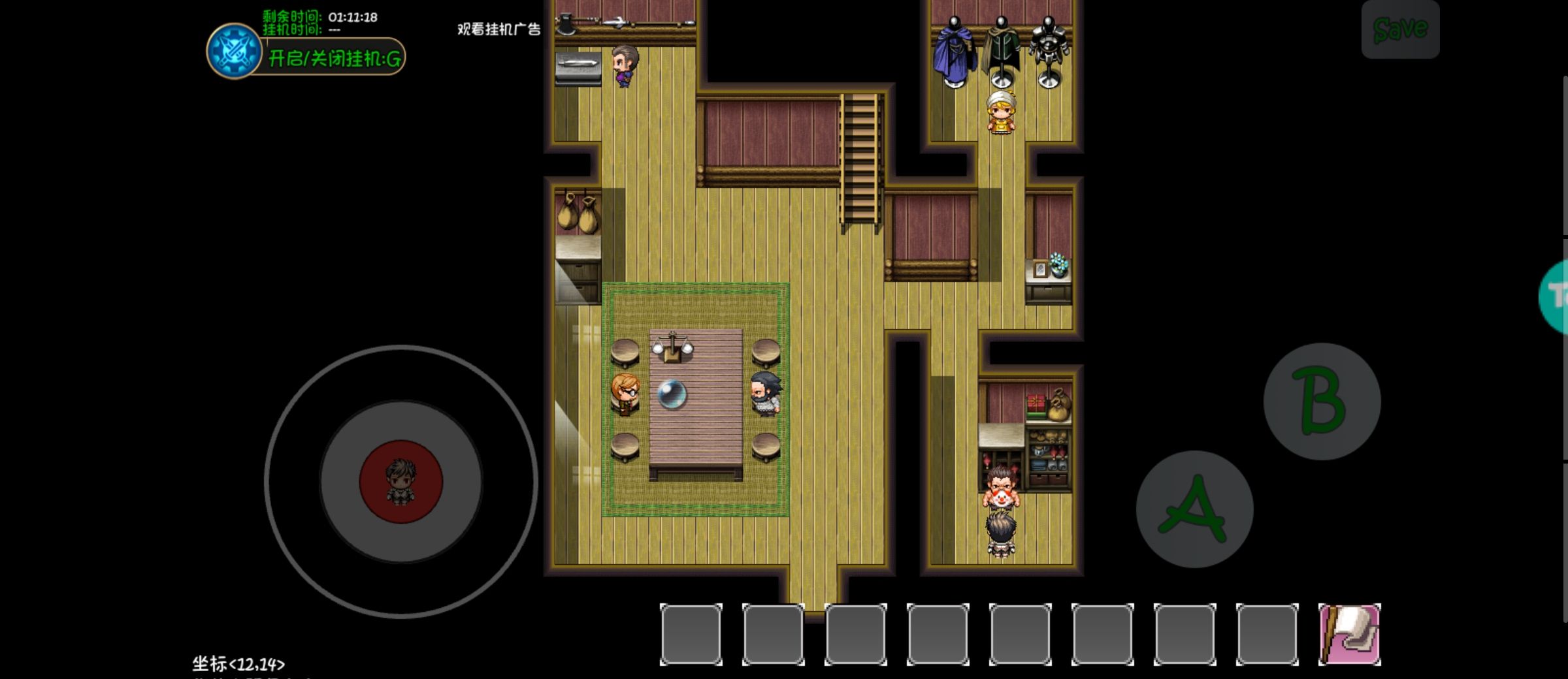Click the Save button

click(x=1400, y=29)
